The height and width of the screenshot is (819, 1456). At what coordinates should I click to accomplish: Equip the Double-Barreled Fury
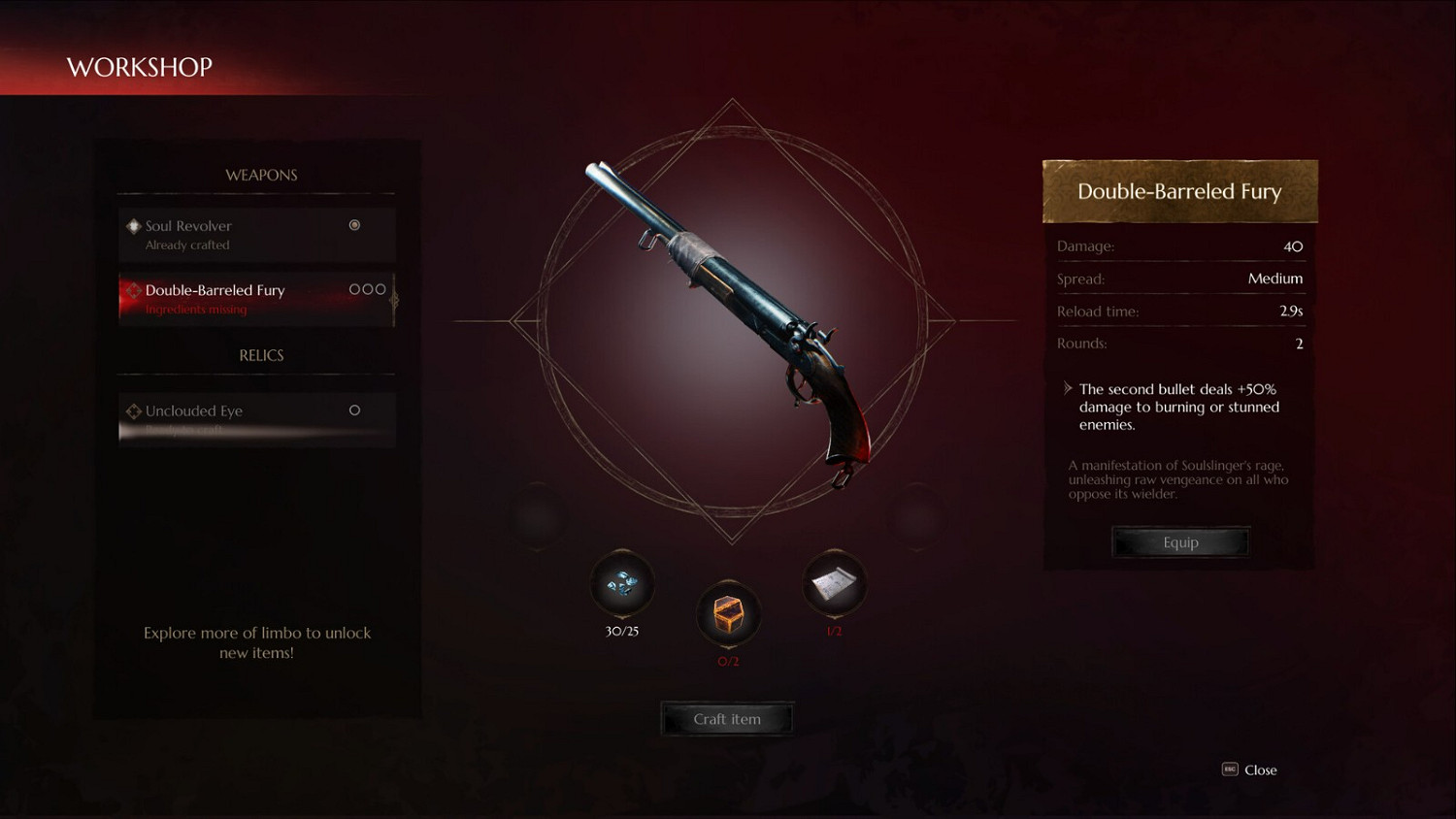point(1180,541)
